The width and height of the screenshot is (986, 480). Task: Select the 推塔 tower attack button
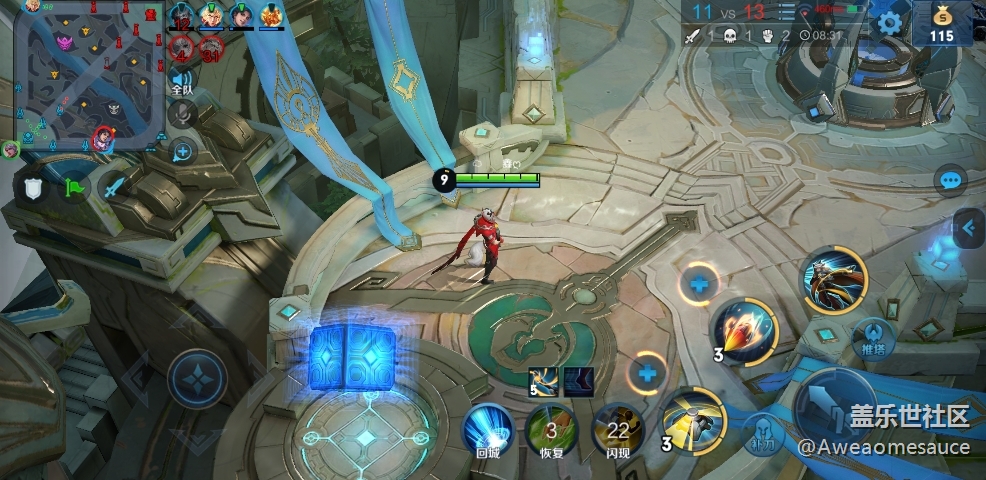[x=874, y=338]
